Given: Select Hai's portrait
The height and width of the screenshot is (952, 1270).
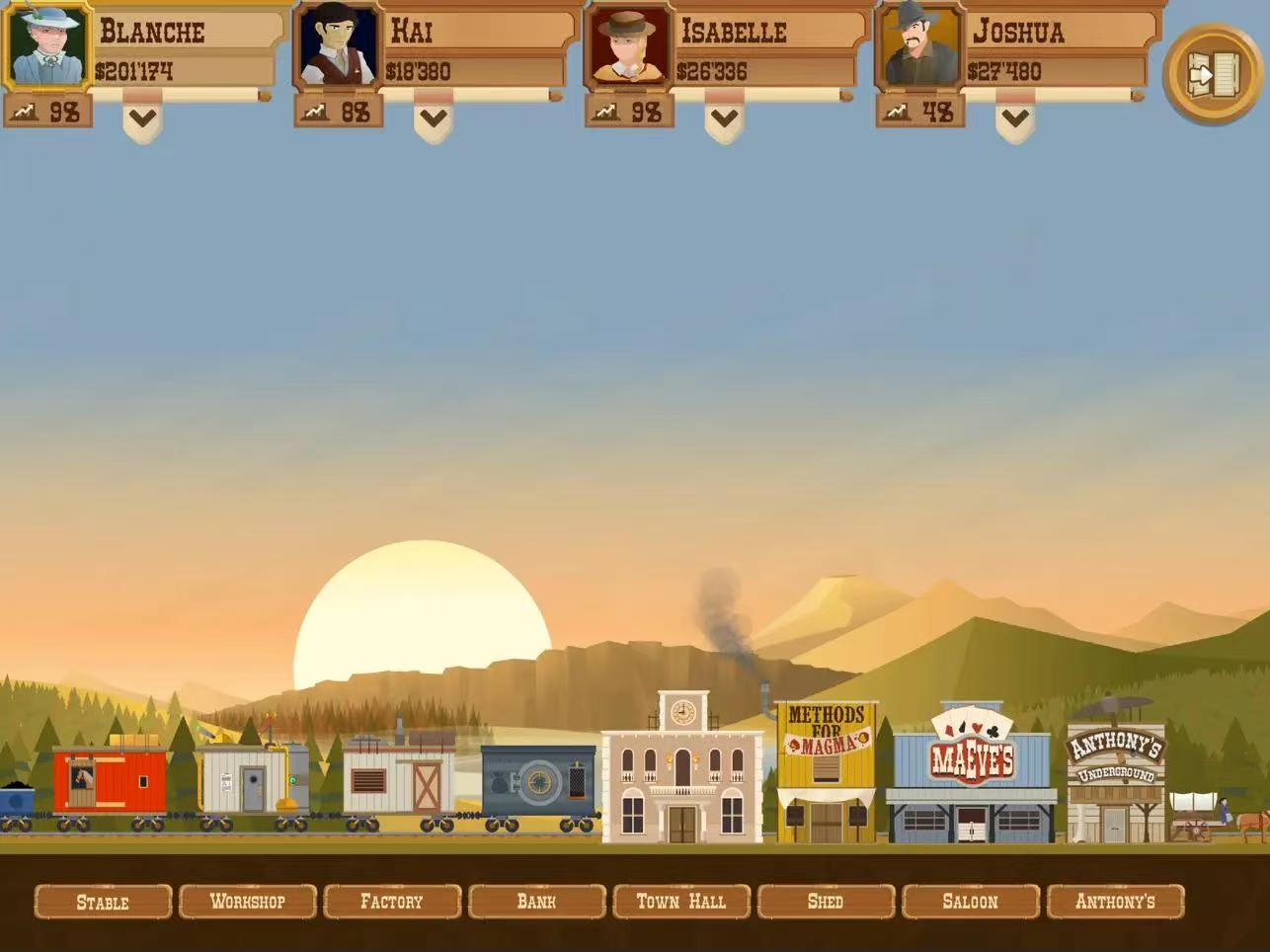Looking at the screenshot, I should tap(338, 46).
